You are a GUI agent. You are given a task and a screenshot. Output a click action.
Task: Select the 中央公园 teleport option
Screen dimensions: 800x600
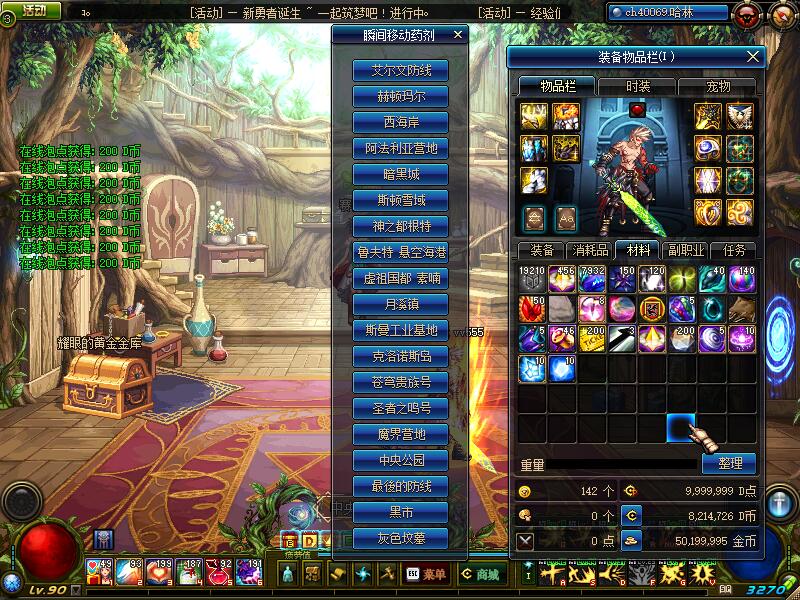[x=400, y=460]
